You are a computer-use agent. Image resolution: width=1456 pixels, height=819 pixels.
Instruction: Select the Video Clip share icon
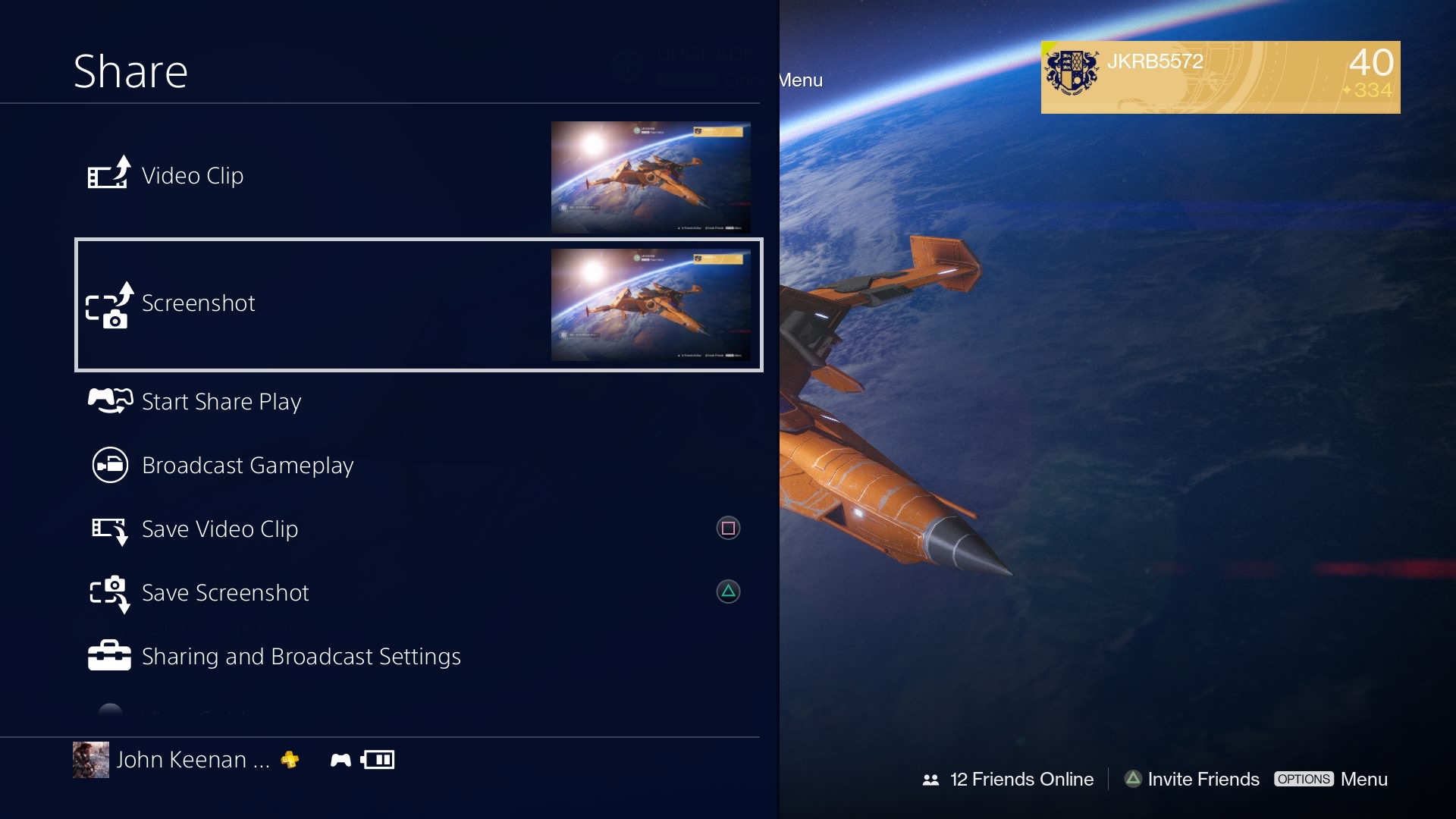coord(108,174)
